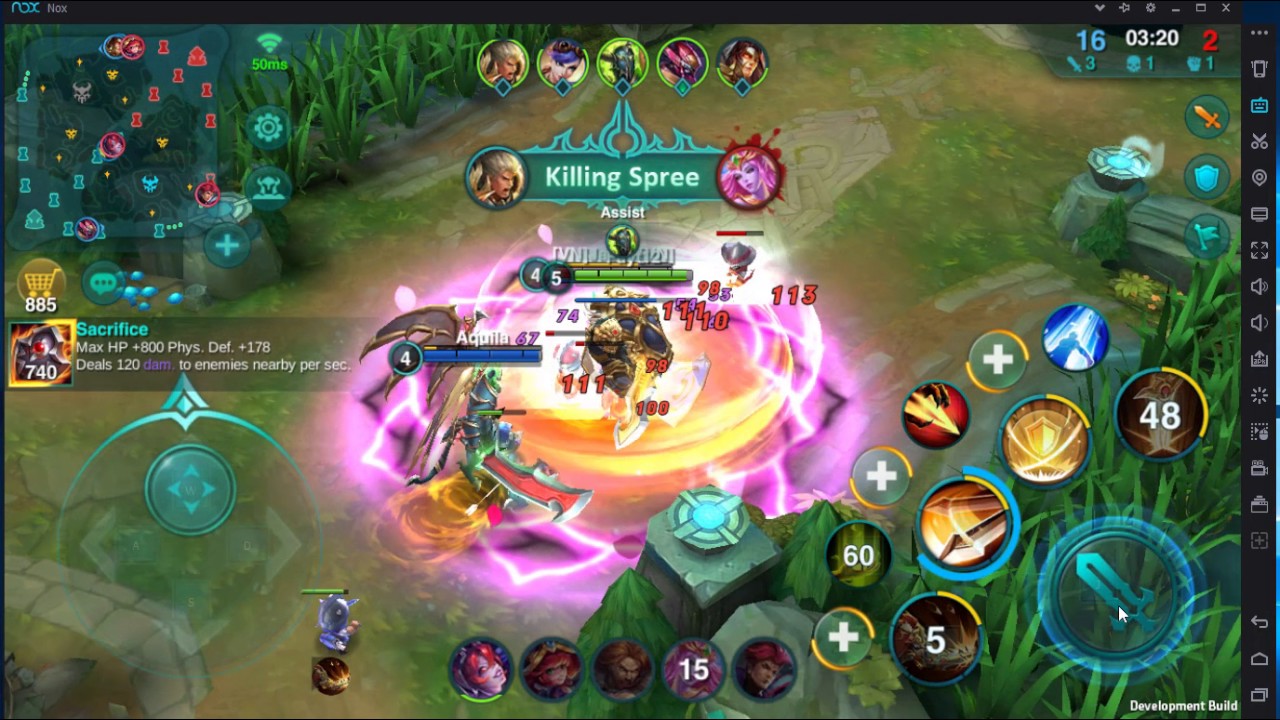Cast the blue battle spell
Image resolution: width=1280 pixels, height=720 pixels.
(x=1074, y=340)
